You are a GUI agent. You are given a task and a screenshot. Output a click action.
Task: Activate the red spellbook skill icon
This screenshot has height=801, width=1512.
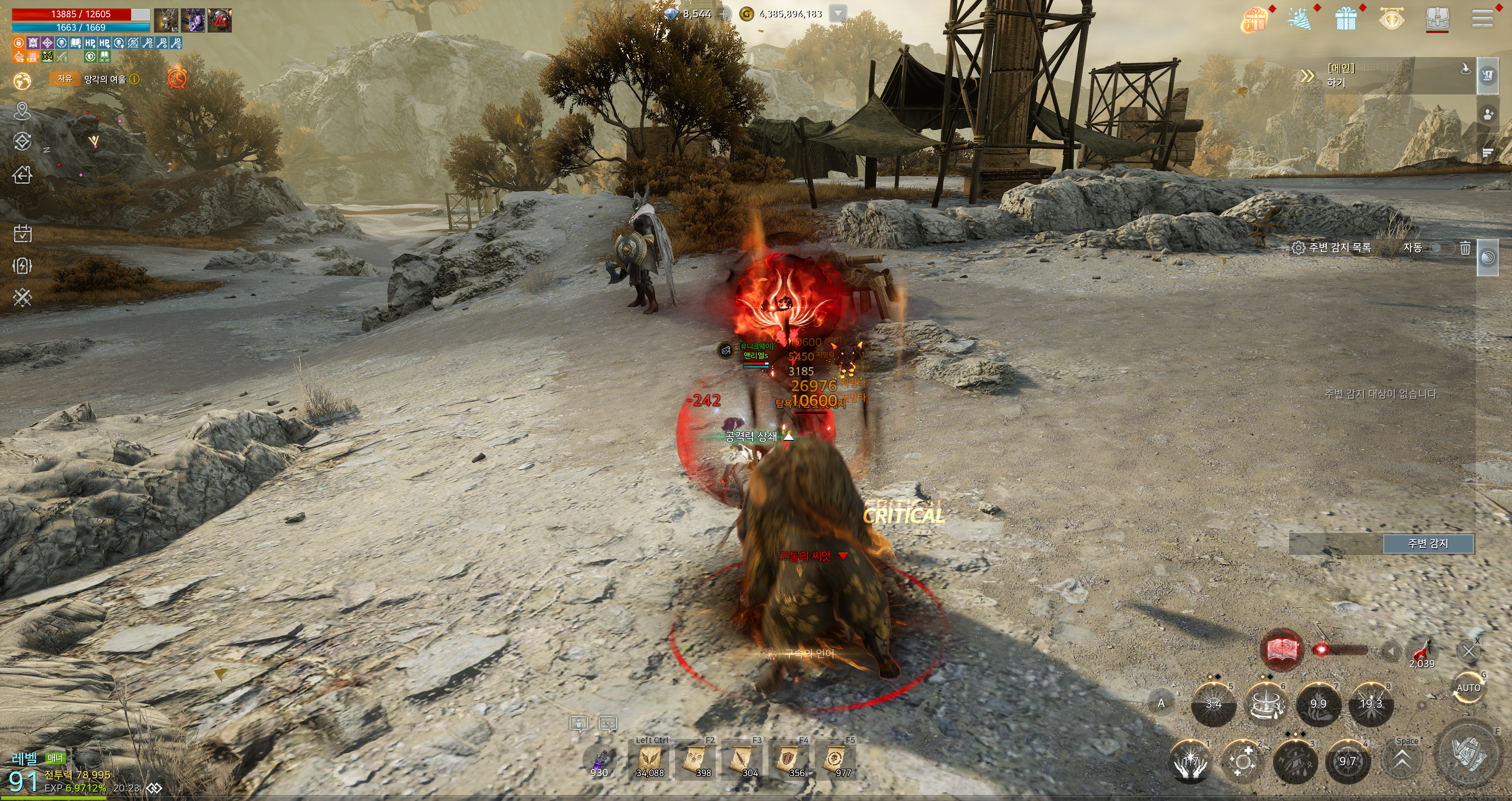(1281, 649)
